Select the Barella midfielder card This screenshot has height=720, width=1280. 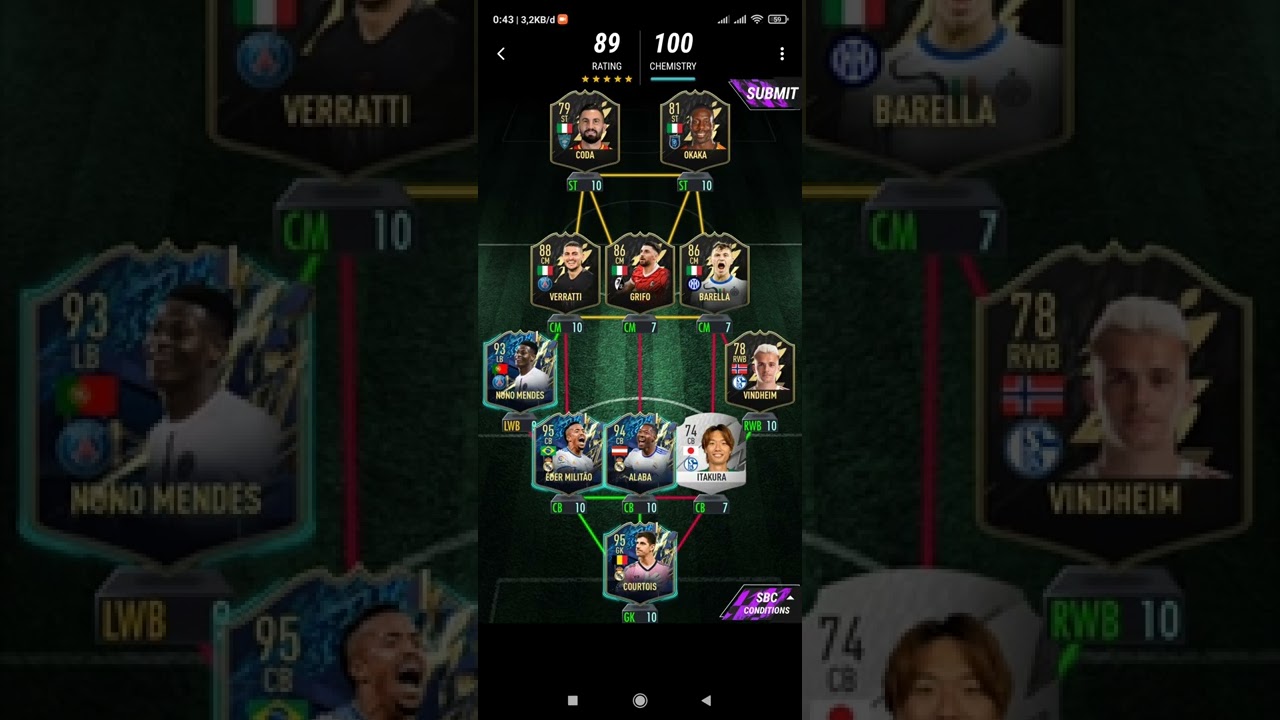[714, 270]
